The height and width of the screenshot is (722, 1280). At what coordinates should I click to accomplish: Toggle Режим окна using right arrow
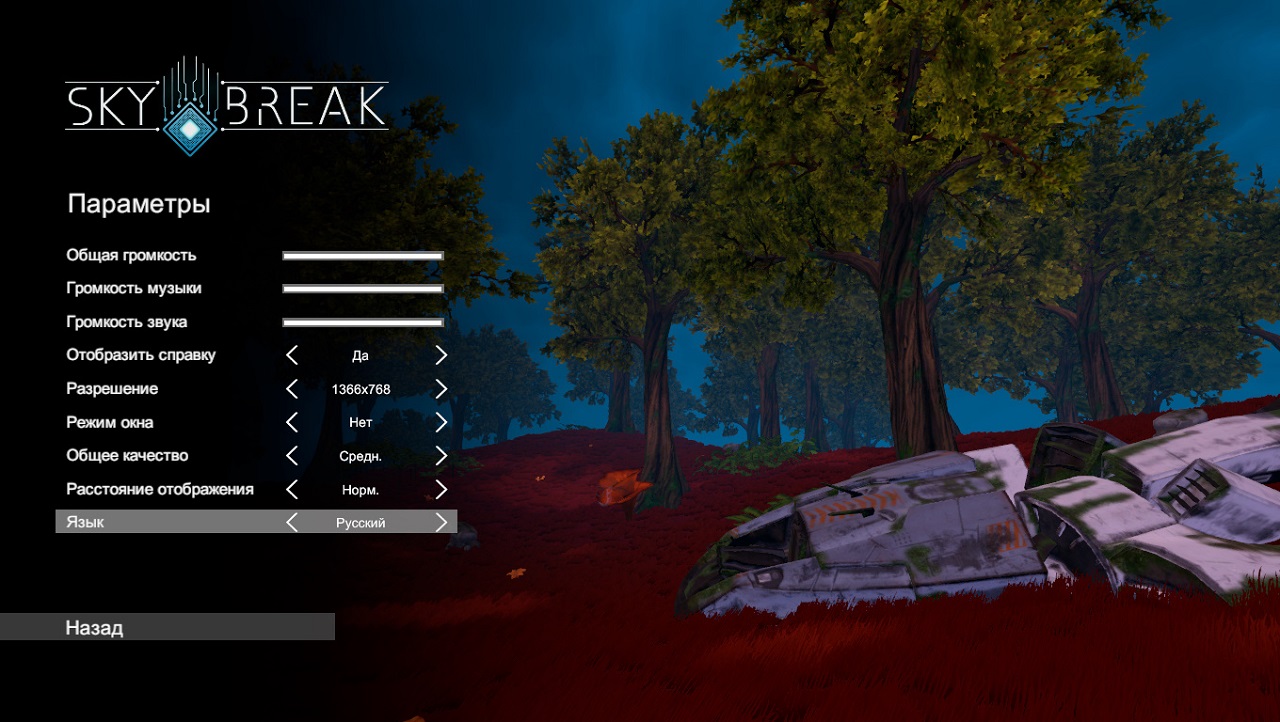441,422
